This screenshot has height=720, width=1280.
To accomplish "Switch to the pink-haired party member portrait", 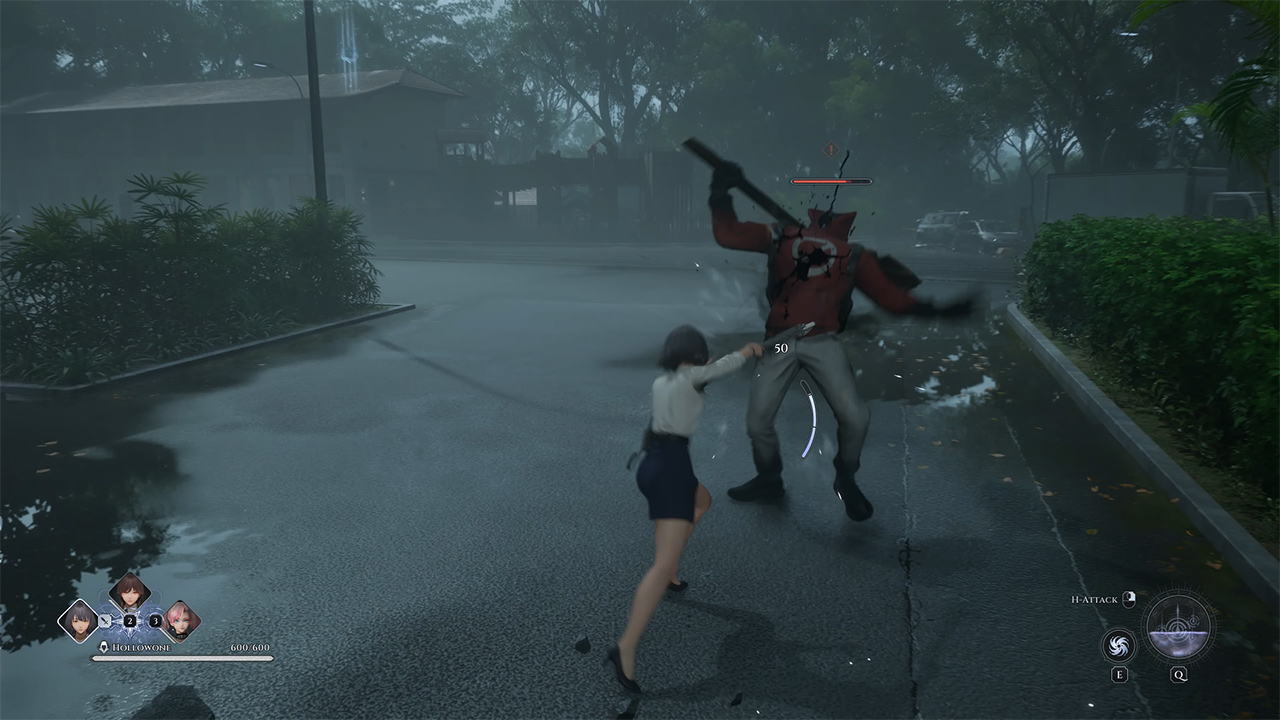I will tap(180, 620).
